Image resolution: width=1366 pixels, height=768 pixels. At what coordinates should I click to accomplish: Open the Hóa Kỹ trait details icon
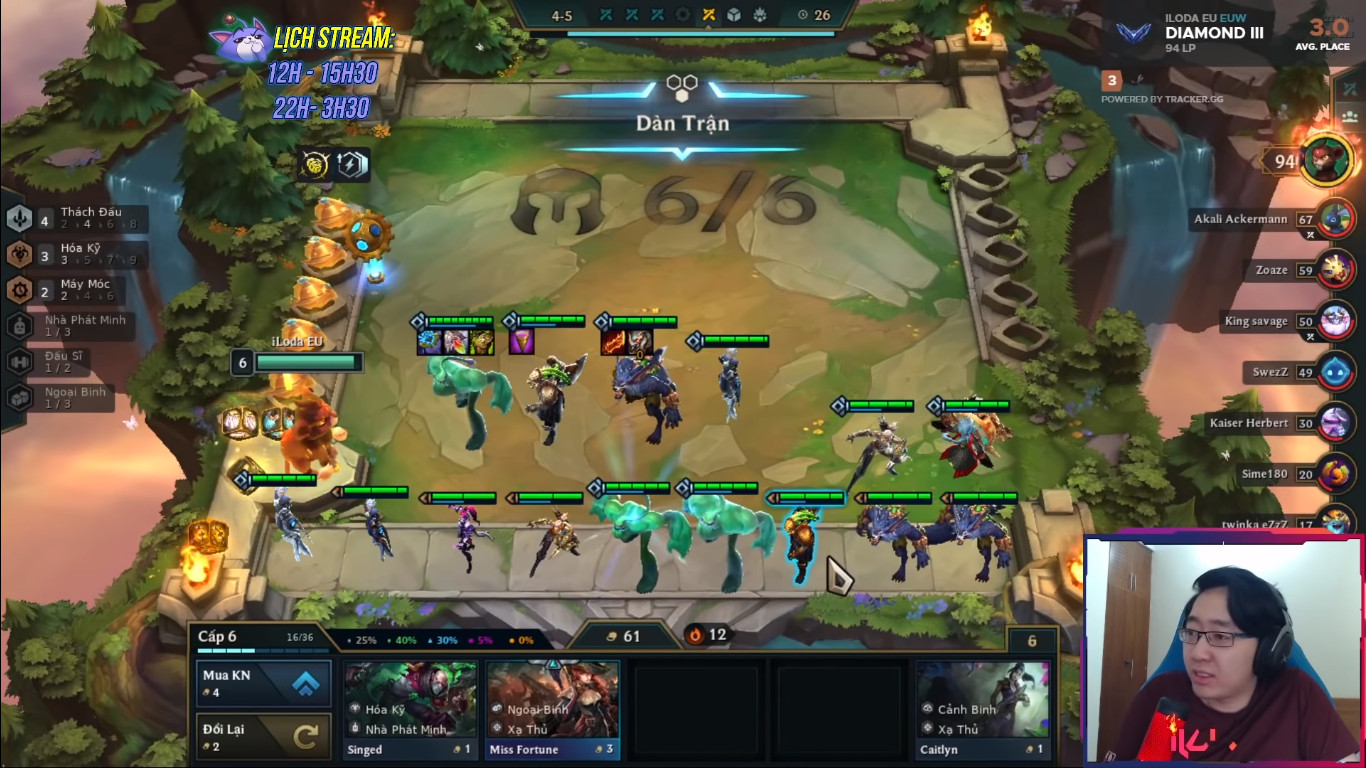[19, 254]
